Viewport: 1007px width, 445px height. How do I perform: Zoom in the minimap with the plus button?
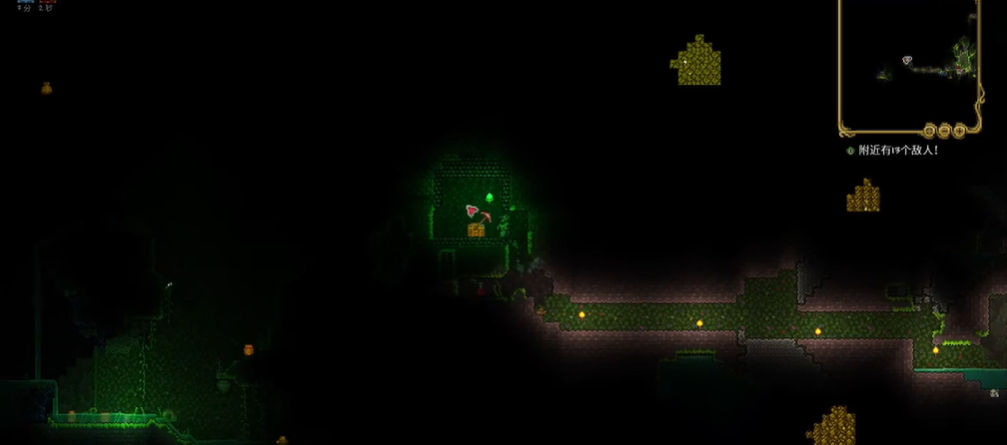[x=959, y=130]
